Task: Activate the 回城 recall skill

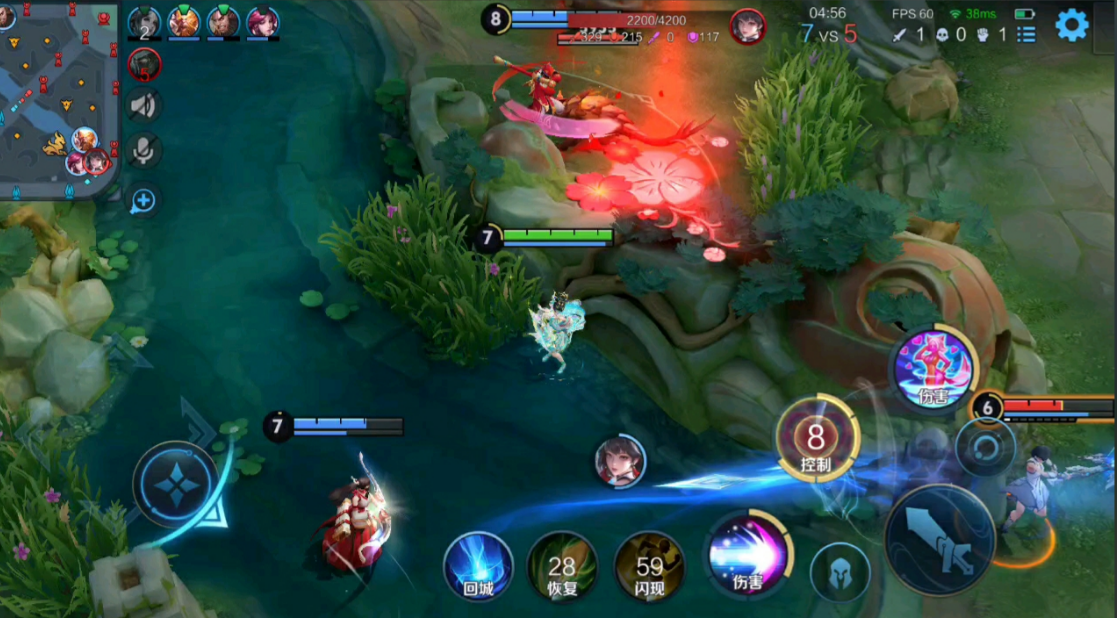Action: (x=478, y=565)
